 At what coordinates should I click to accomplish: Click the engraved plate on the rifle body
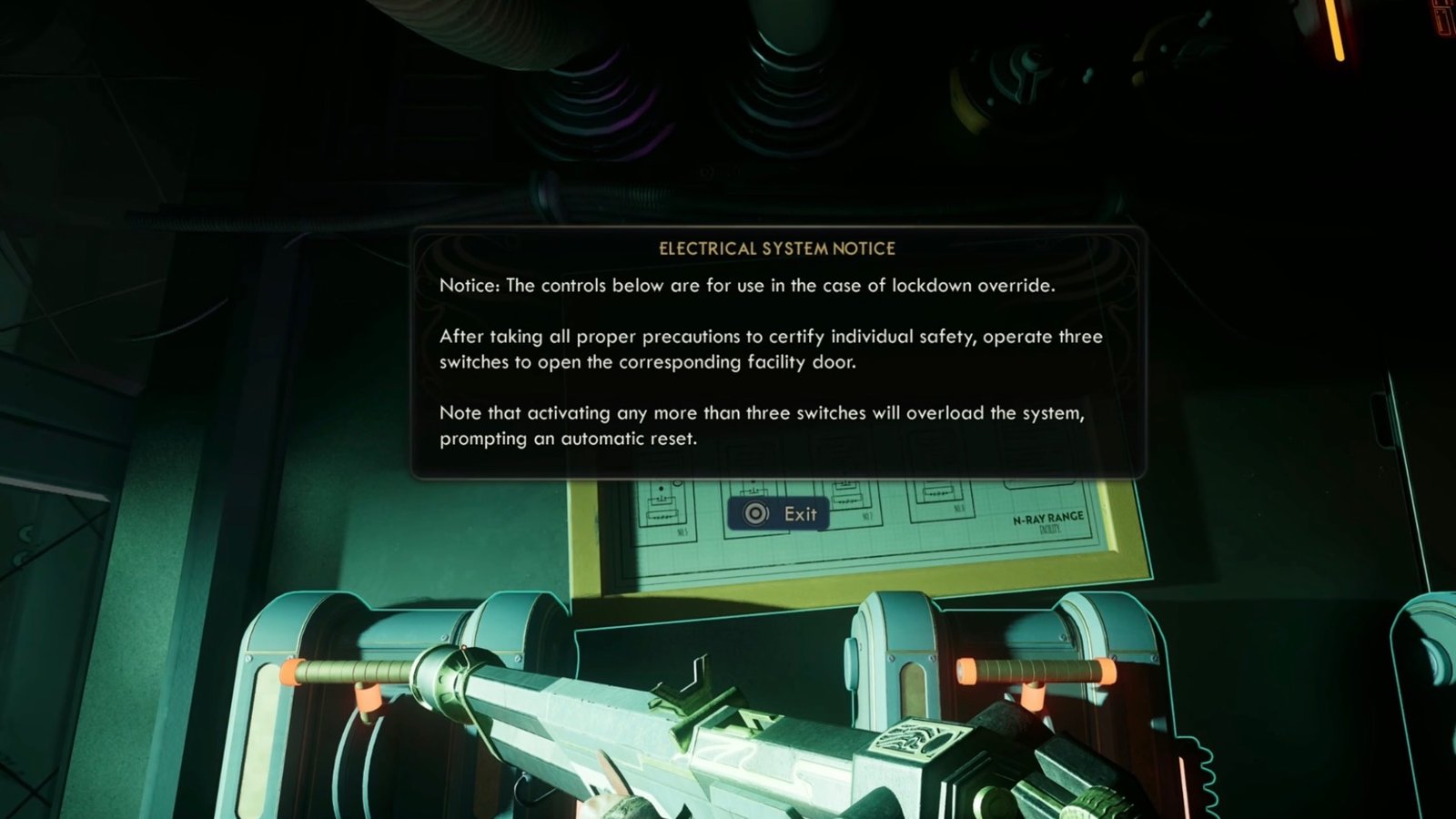(919, 737)
